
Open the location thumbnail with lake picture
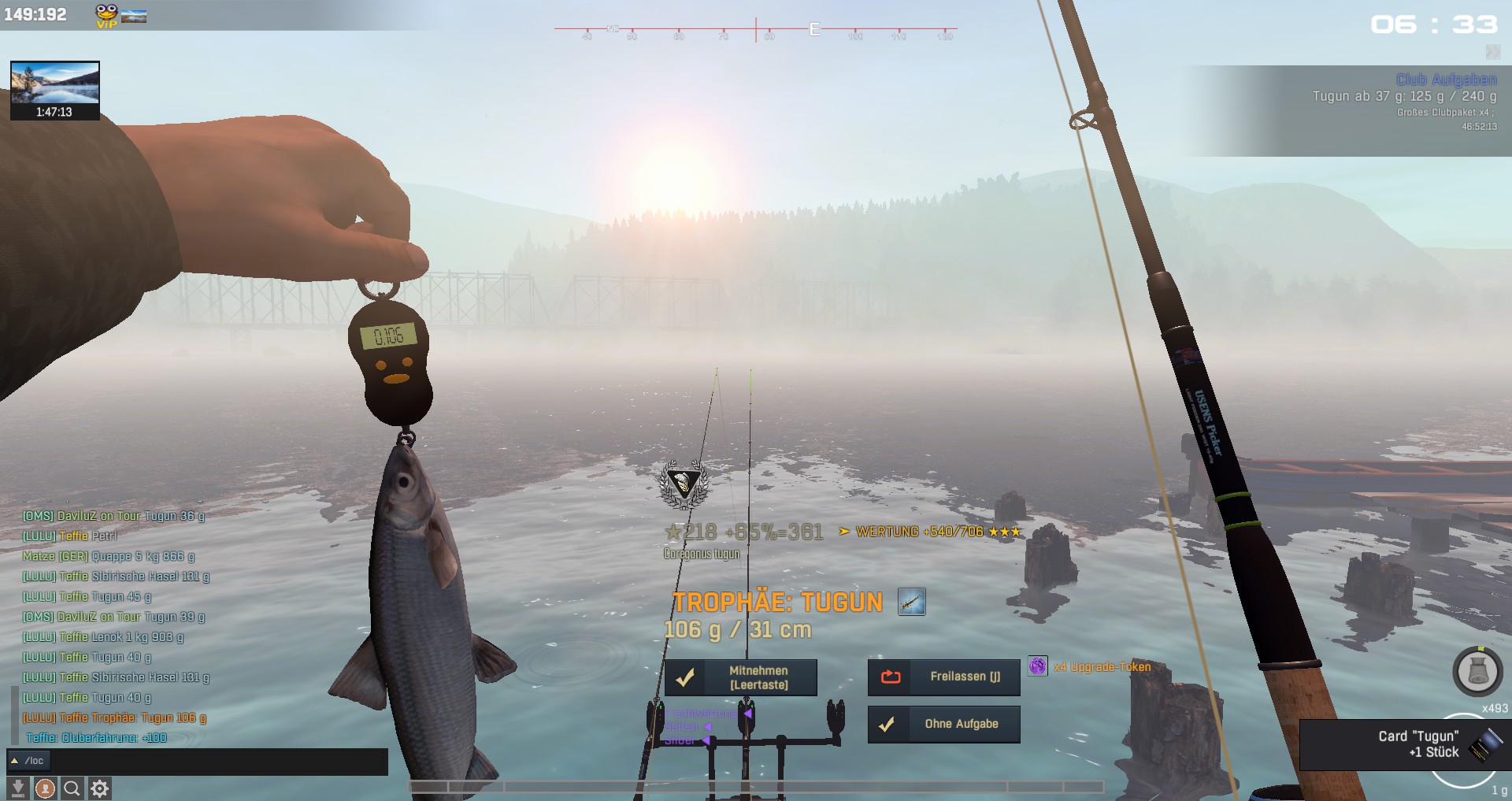[54, 84]
